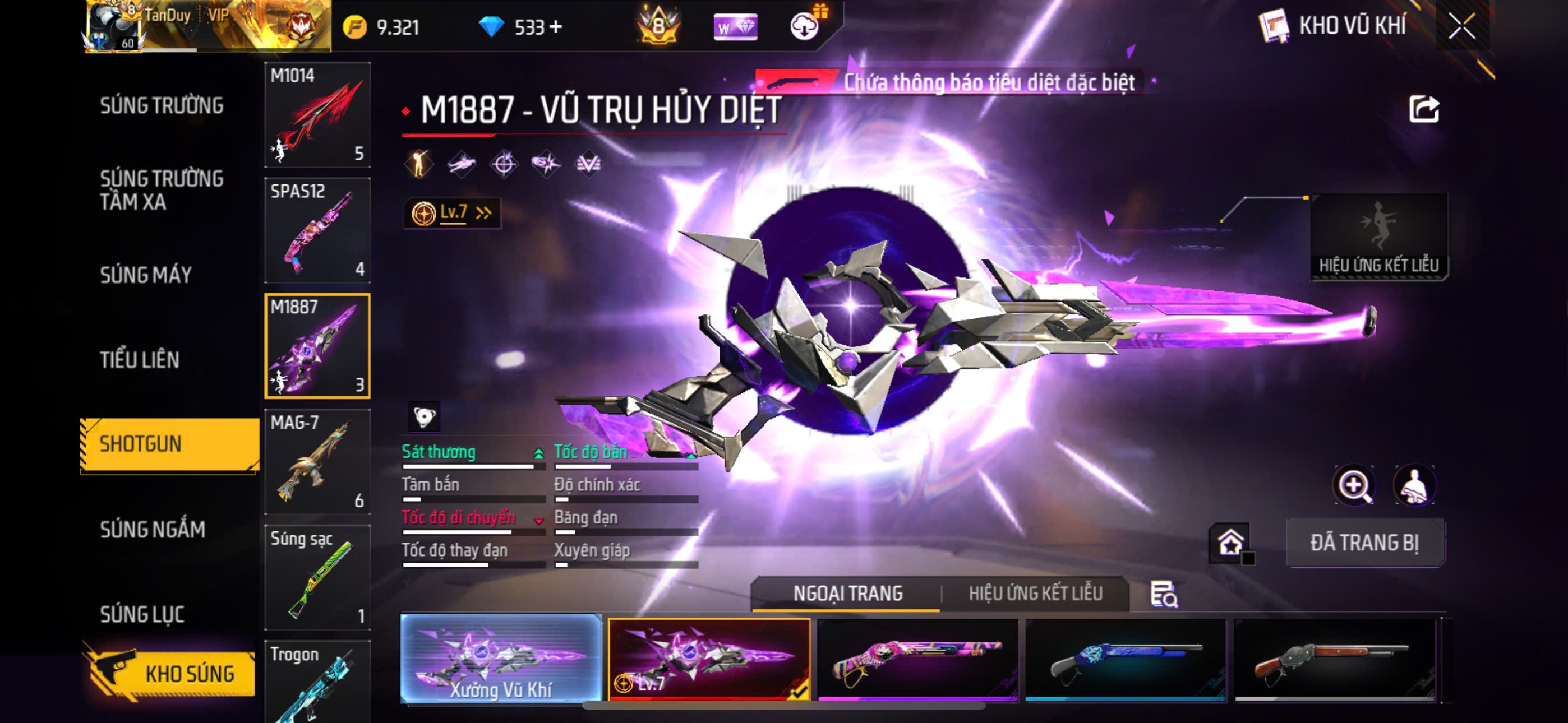Screen dimensions: 1568x723
Task: Choose the MAG-7 weapon tile
Action: [317, 461]
